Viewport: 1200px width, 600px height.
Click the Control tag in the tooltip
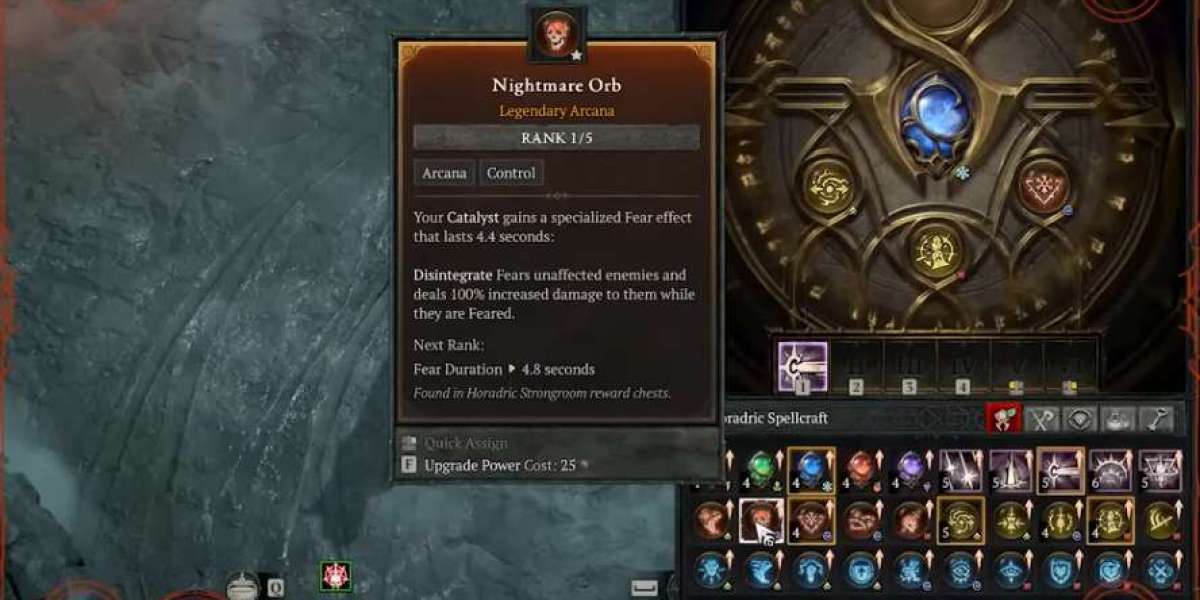(511, 173)
